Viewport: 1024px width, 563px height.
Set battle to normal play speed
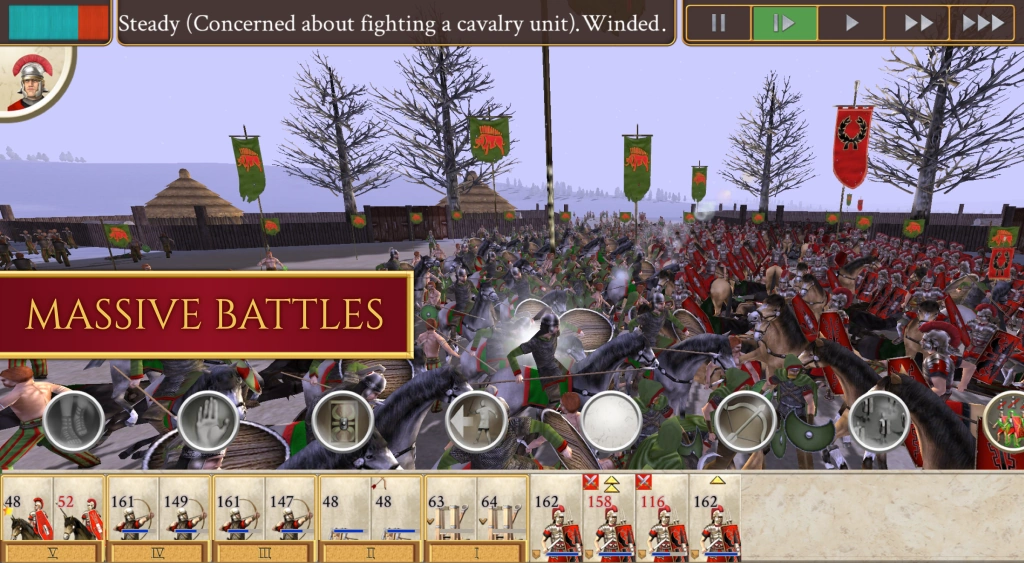point(851,23)
